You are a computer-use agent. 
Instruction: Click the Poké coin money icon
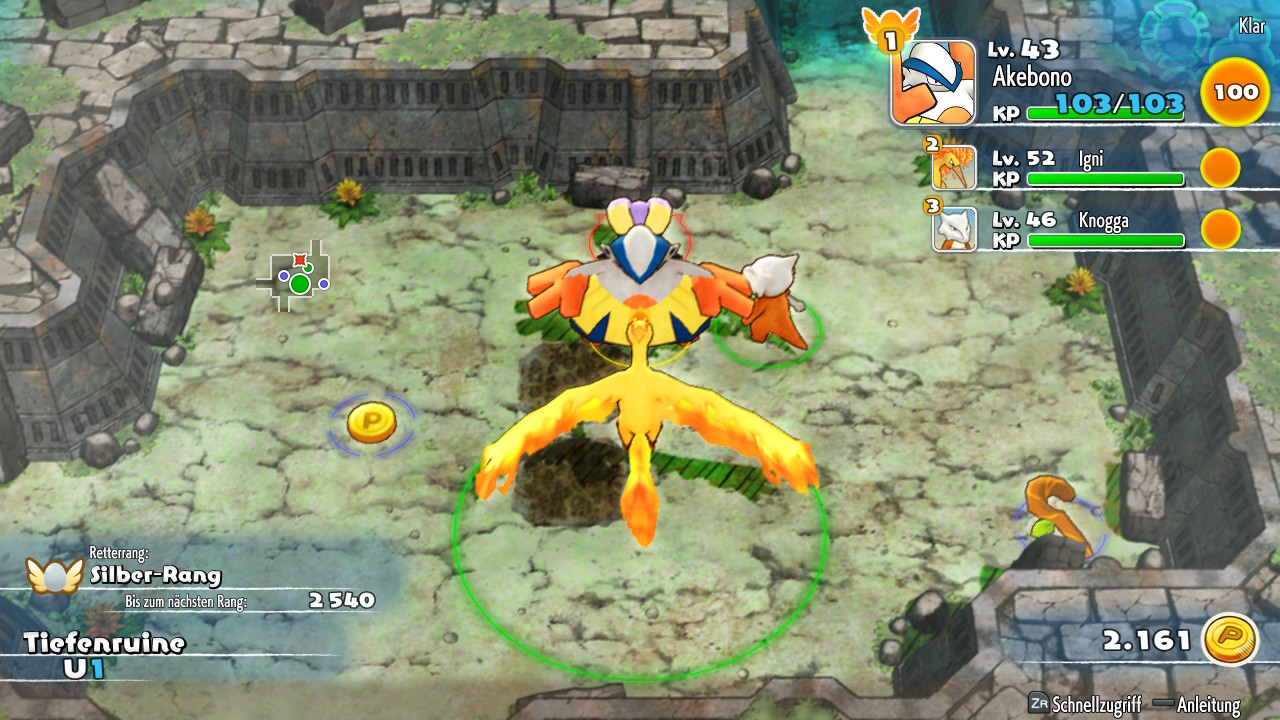coord(1229,640)
